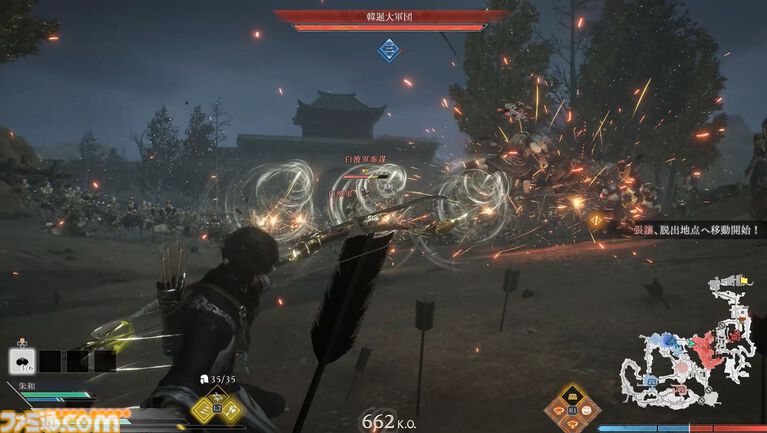Screen dimensions: 767x433
Task: Click the blue diamond emblem under the army banner
Action: (x=388, y=48)
